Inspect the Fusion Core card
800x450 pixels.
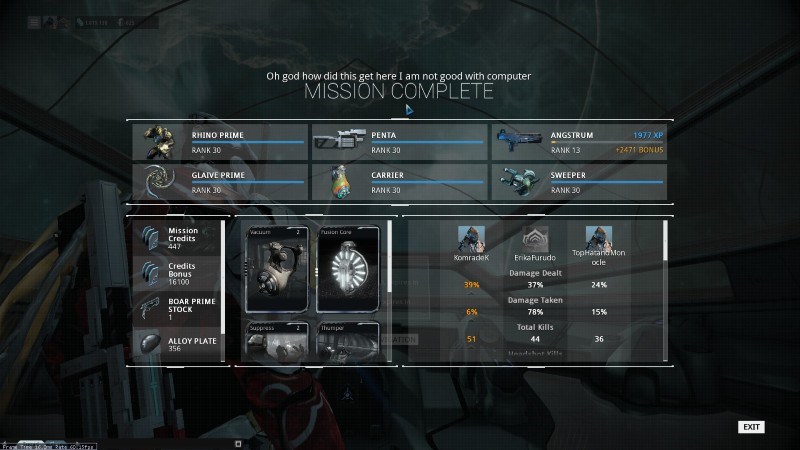348,270
